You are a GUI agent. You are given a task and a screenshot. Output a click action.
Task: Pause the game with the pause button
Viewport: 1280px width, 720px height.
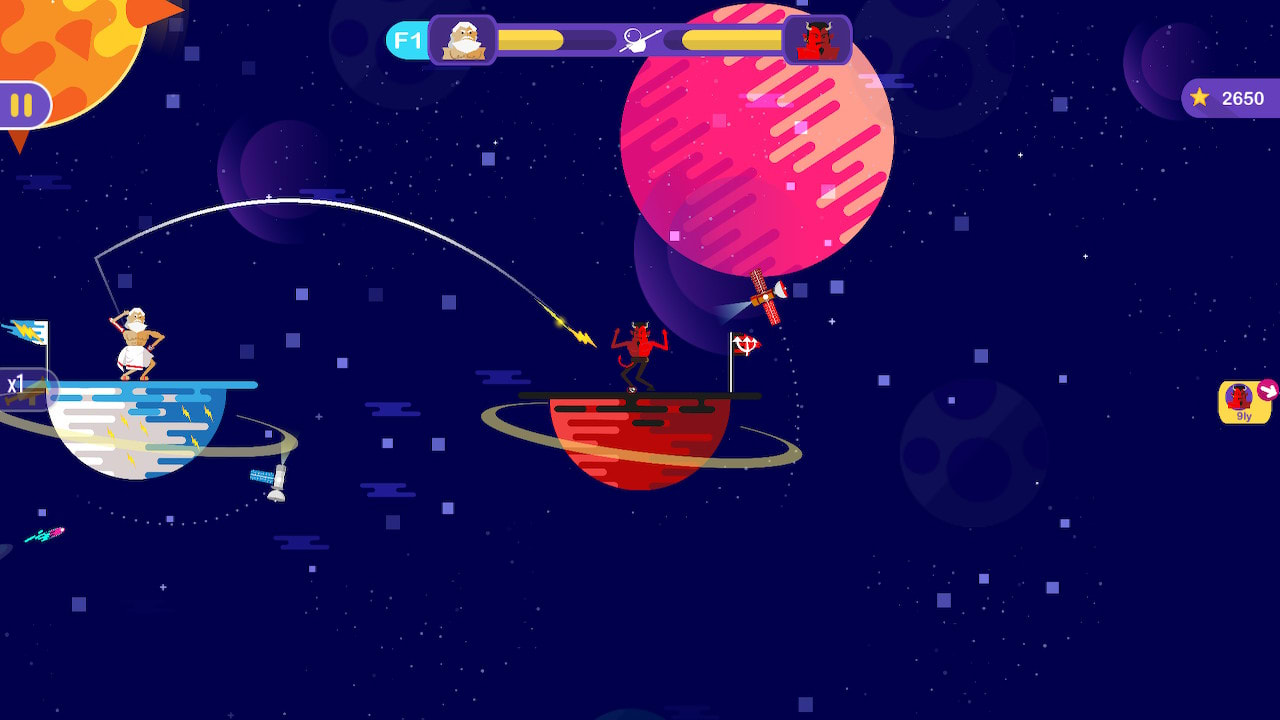(23, 103)
